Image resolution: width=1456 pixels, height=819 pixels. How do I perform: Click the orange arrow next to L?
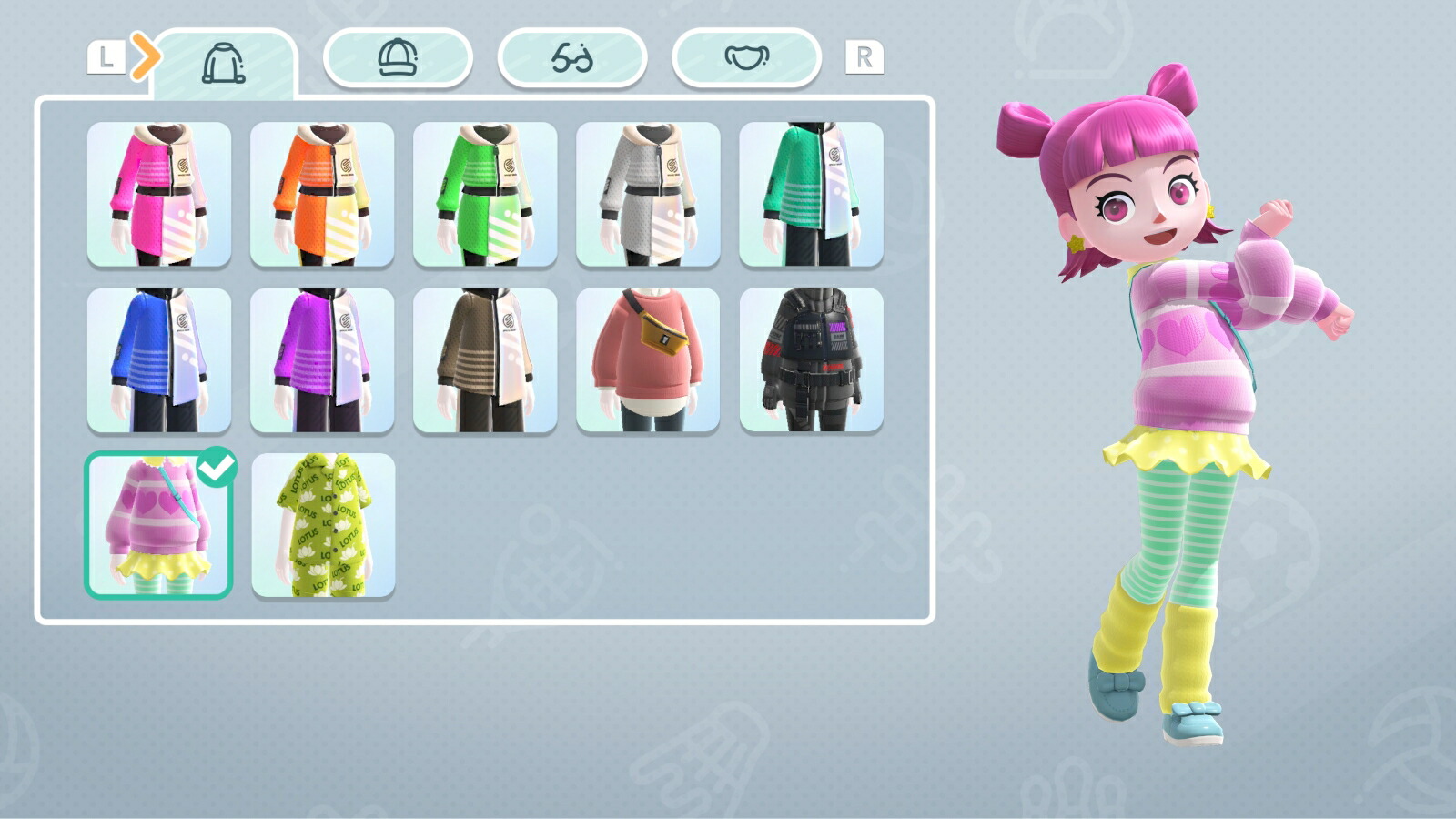click(146, 56)
